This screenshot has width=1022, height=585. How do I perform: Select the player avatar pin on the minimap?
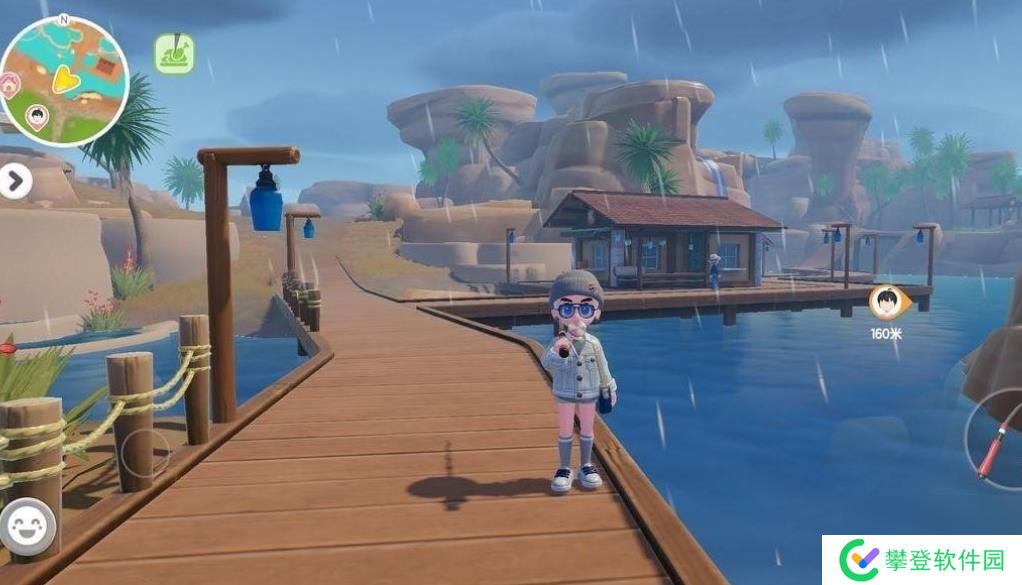[37, 118]
